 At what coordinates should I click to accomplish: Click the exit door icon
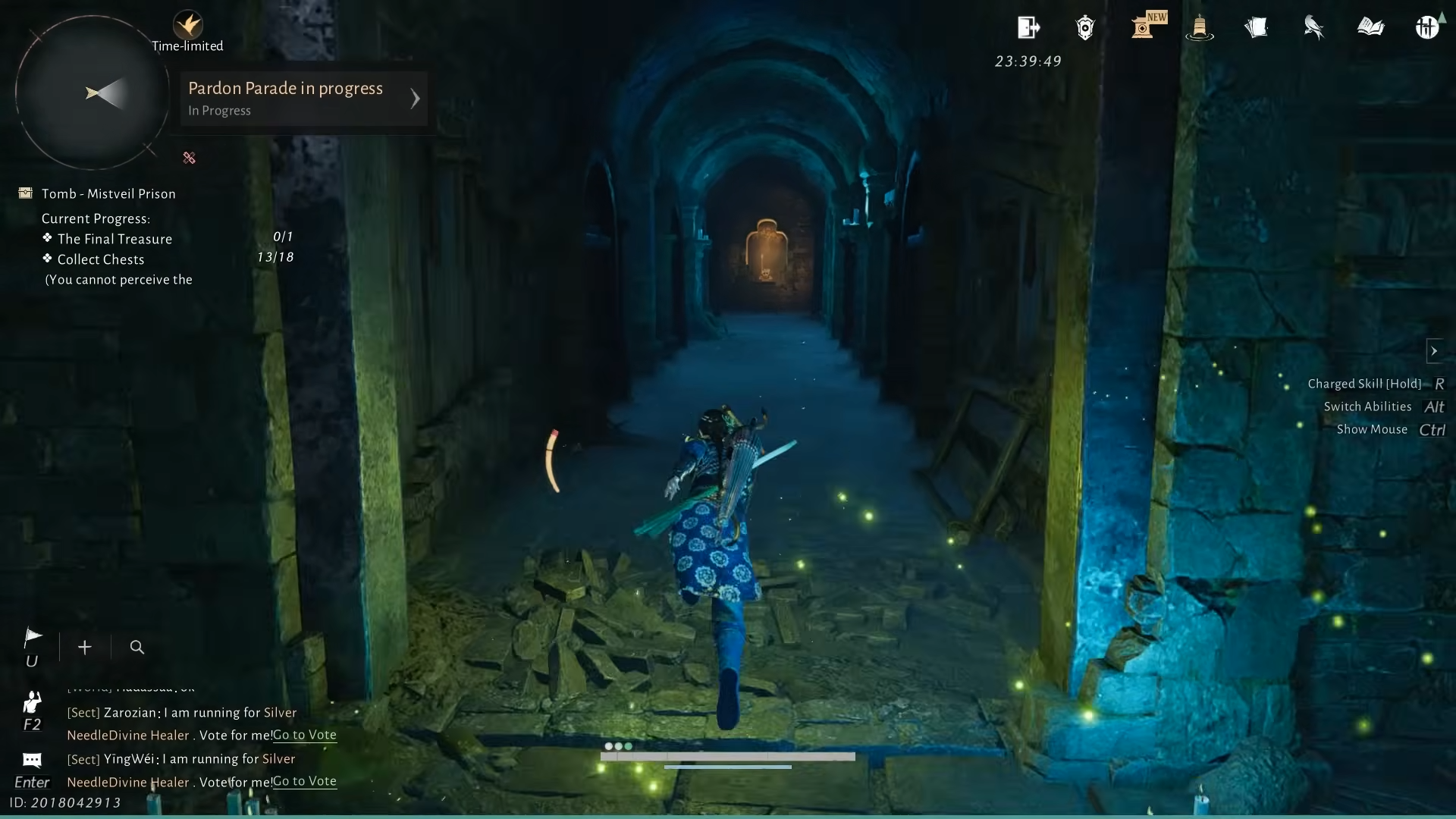(1028, 28)
